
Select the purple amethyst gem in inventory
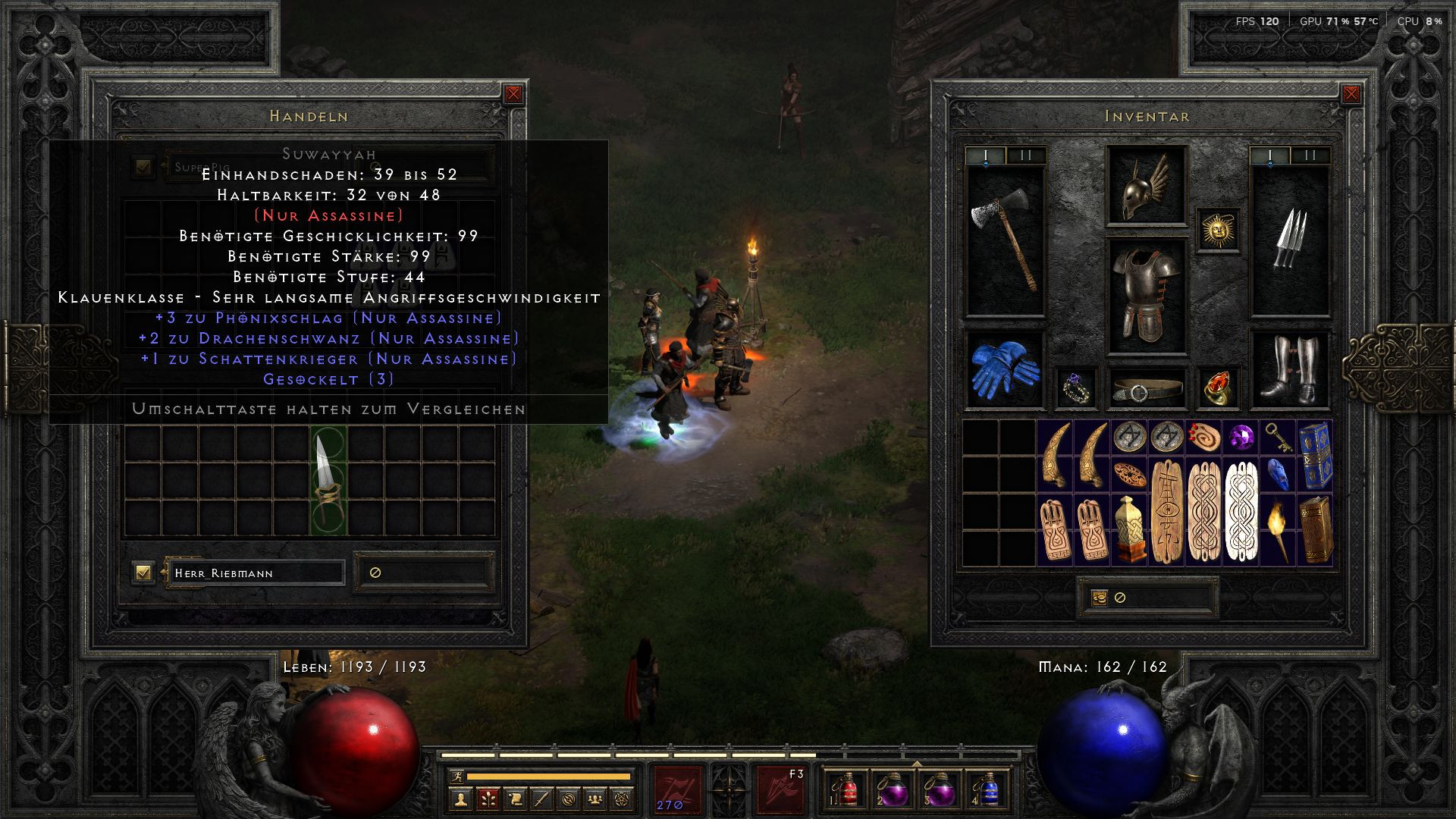1241,438
